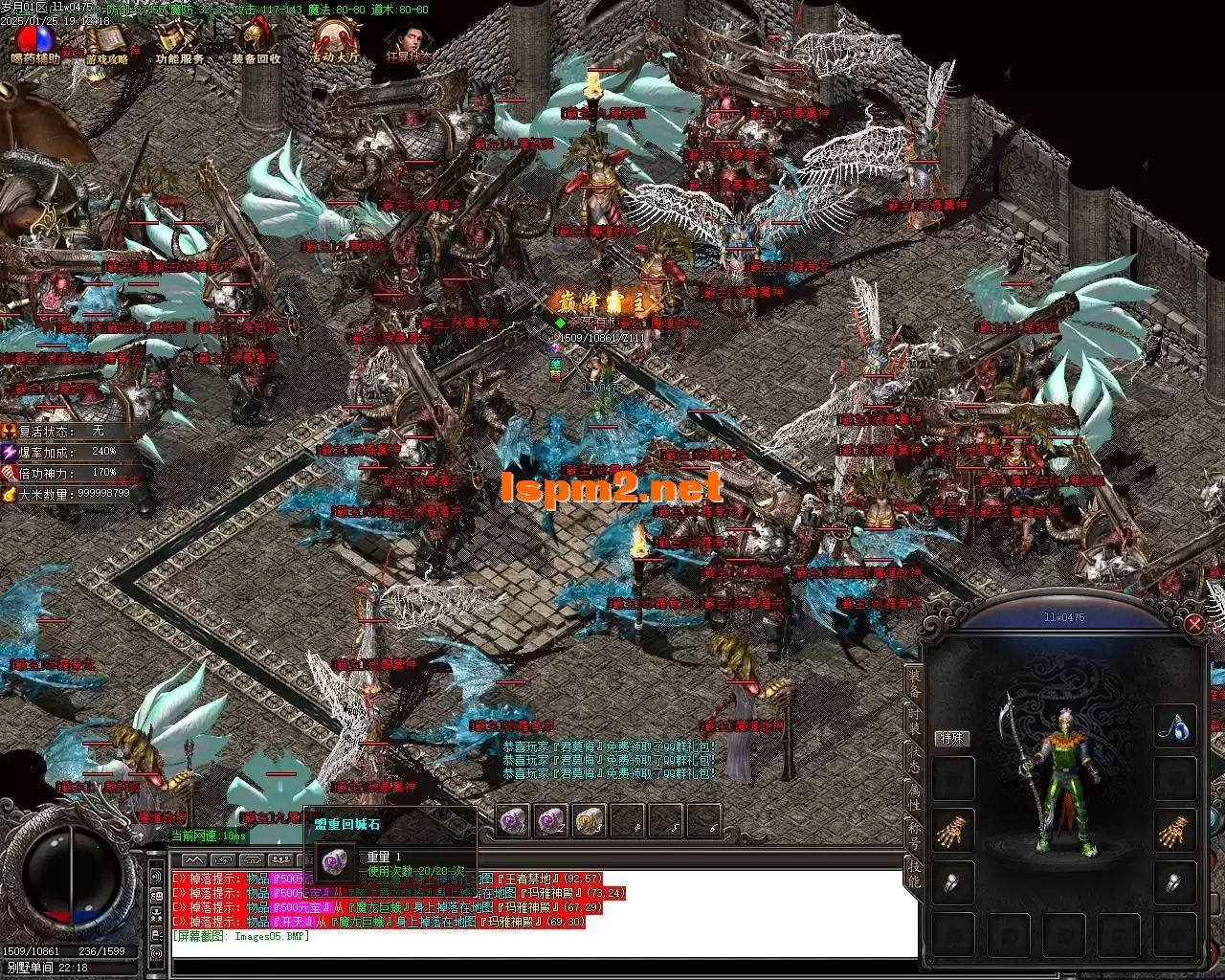Viewport: 1225px width, 980px height.
Task: Open the 活动大厅 event hall
Action: tap(334, 41)
